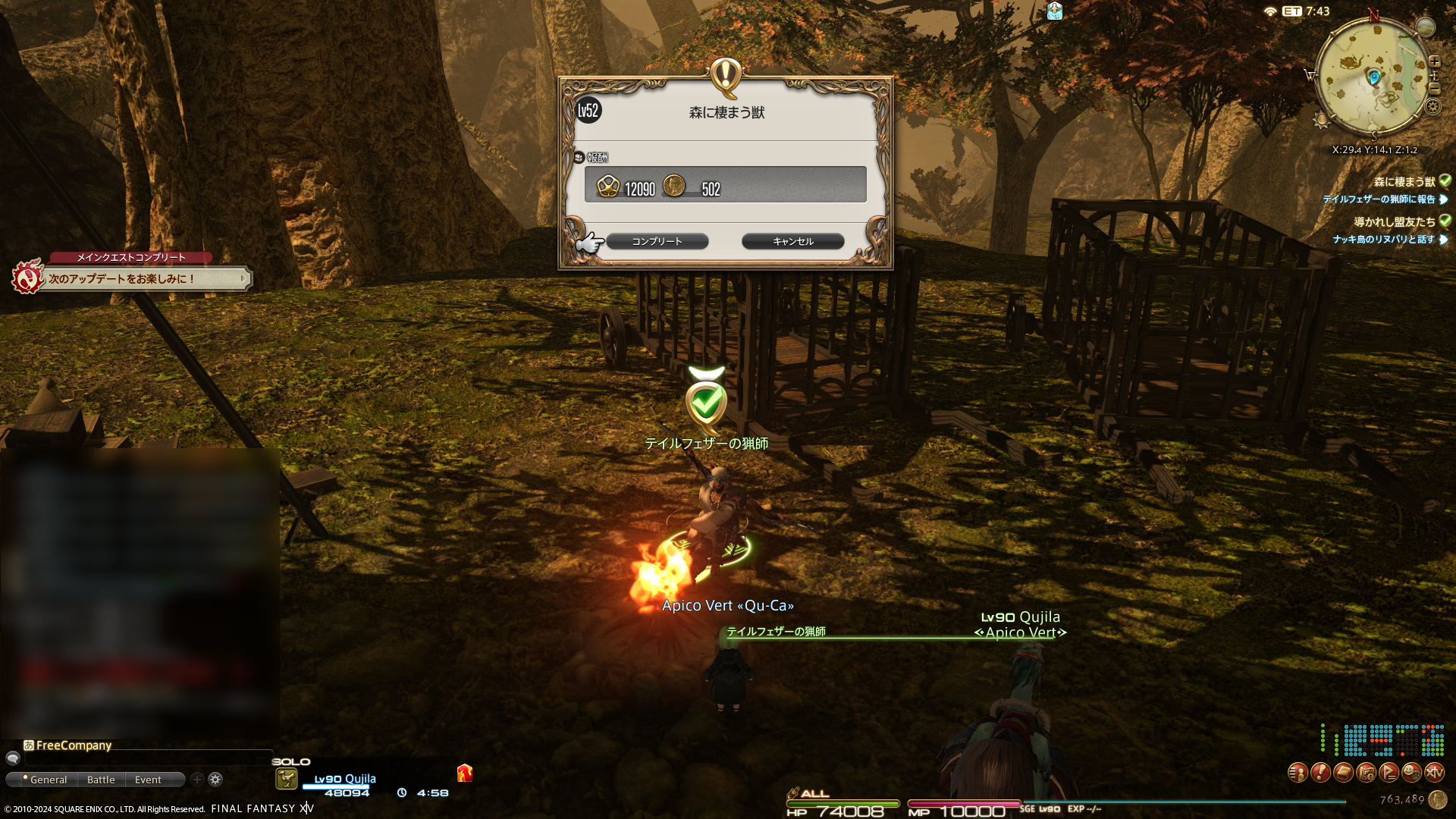The height and width of the screenshot is (819, 1456).
Task: Open minimap settings gear
Action: (1432, 106)
